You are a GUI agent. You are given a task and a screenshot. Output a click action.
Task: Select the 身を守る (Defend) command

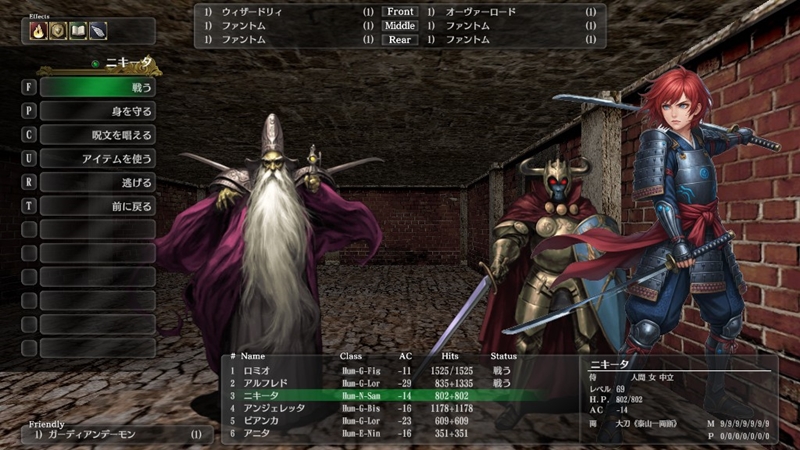pos(97,111)
